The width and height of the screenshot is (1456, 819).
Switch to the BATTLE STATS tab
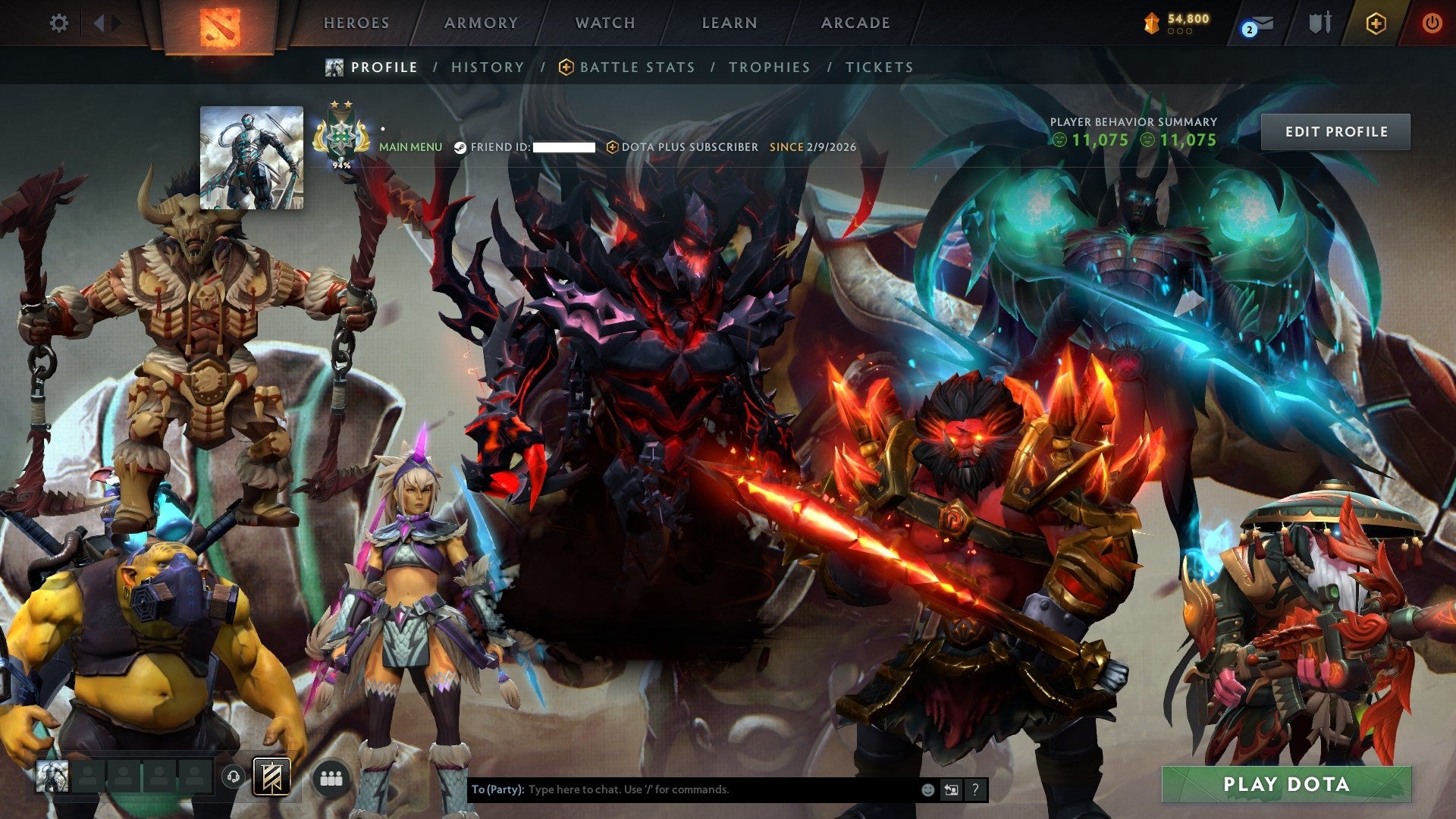click(635, 67)
